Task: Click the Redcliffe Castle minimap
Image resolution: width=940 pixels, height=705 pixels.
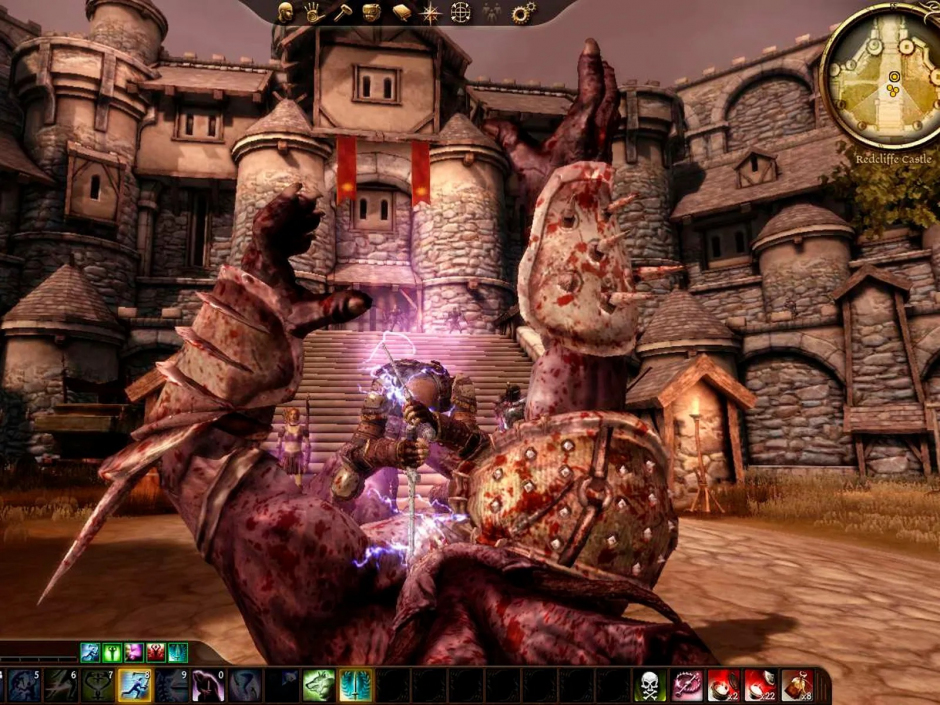Action: pyautogui.click(x=881, y=74)
